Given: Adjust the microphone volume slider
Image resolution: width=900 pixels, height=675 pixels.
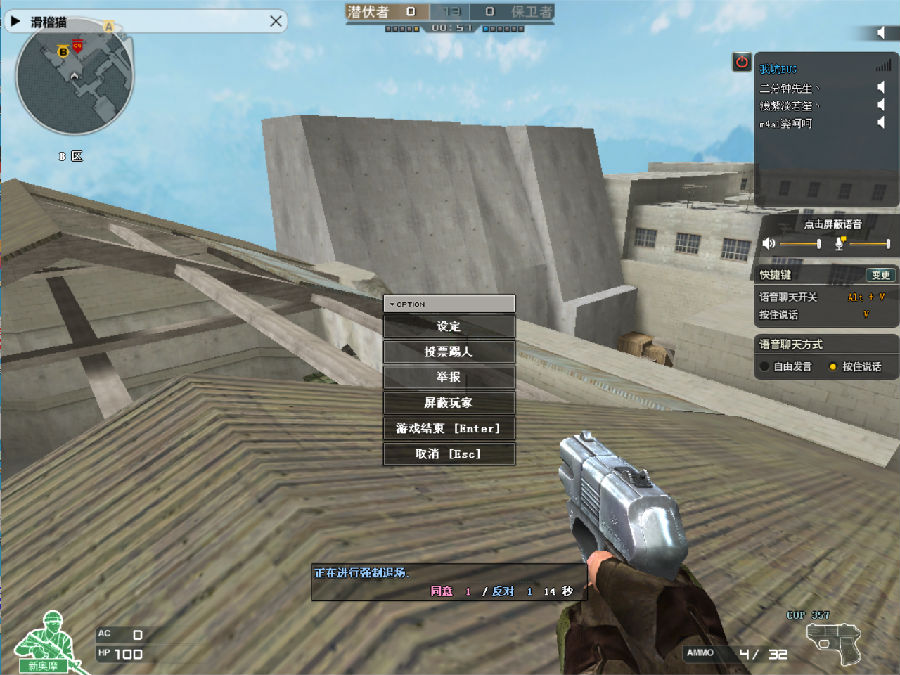Looking at the screenshot, I should (x=868, y=243).
